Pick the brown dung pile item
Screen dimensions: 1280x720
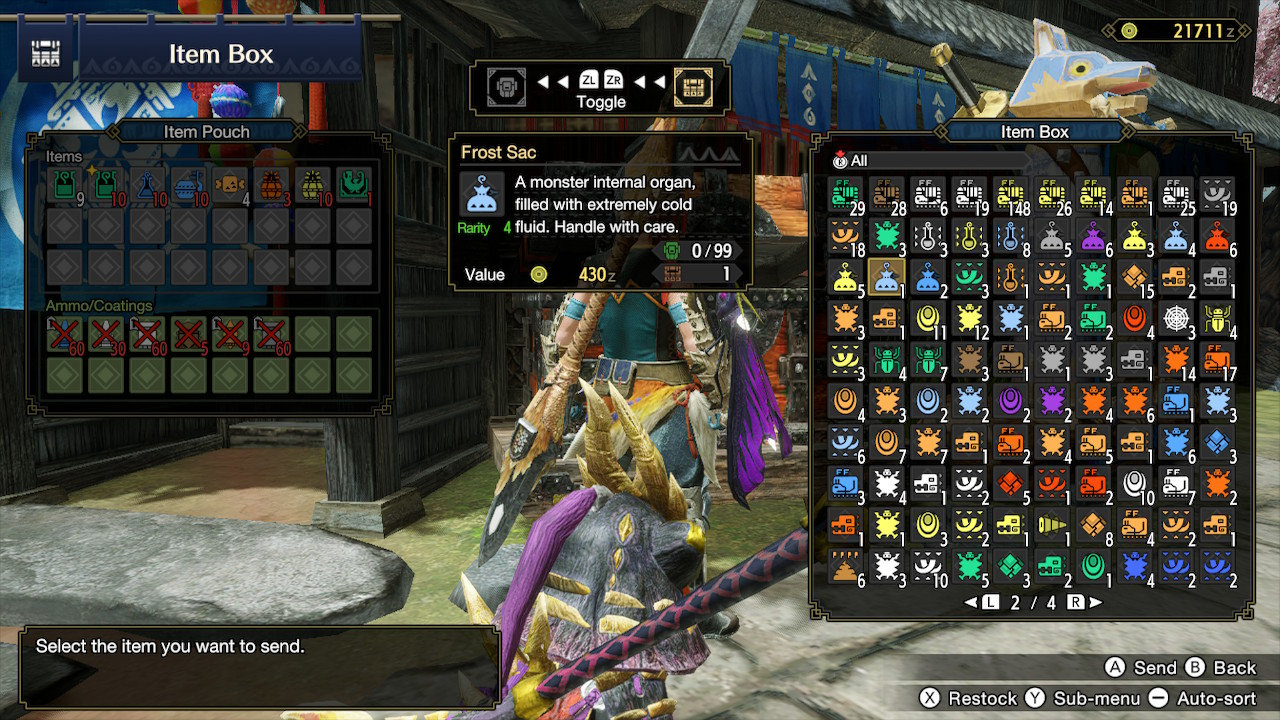[x=845, y=567]
